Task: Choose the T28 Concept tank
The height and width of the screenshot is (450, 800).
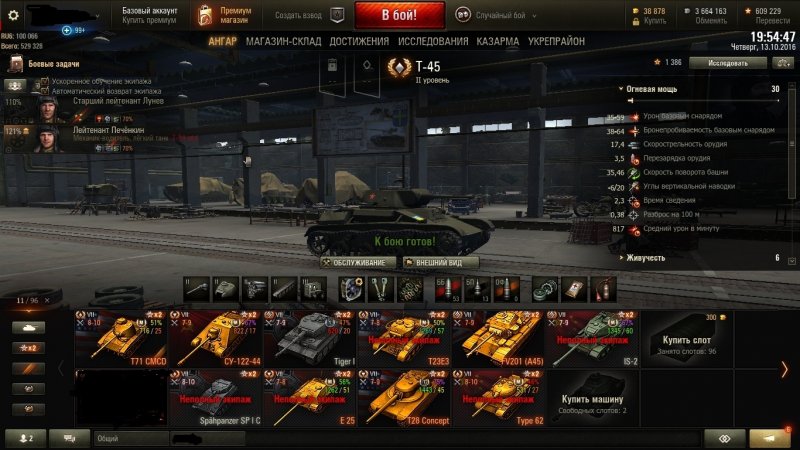Action: (x=404, y=394)
